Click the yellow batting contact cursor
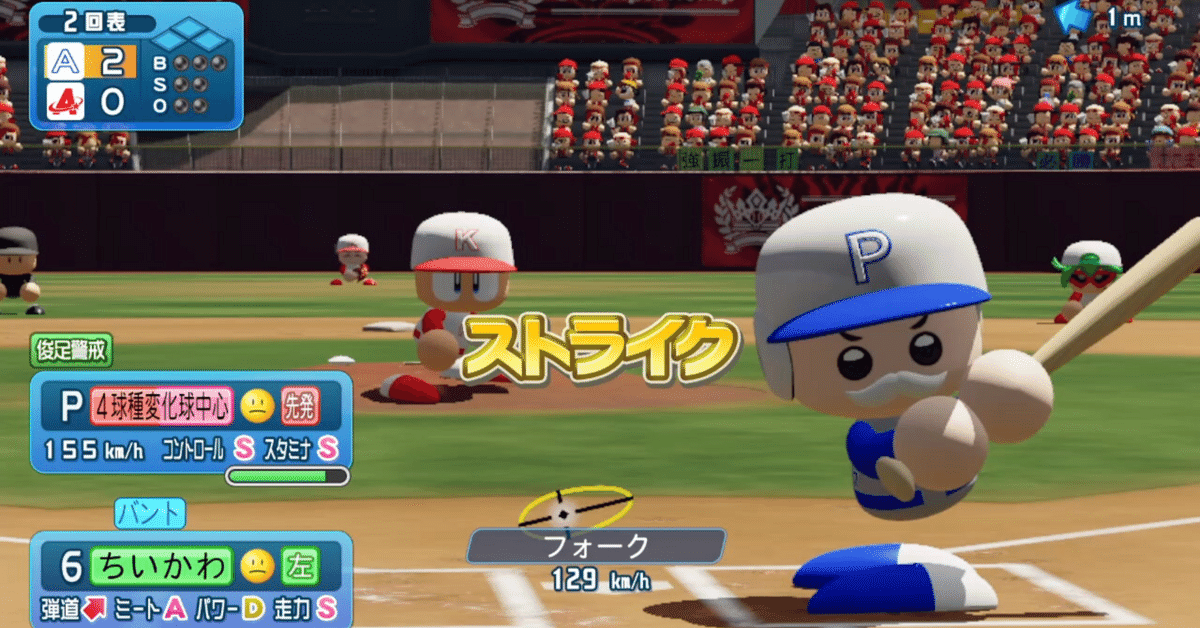 (574, 510)
